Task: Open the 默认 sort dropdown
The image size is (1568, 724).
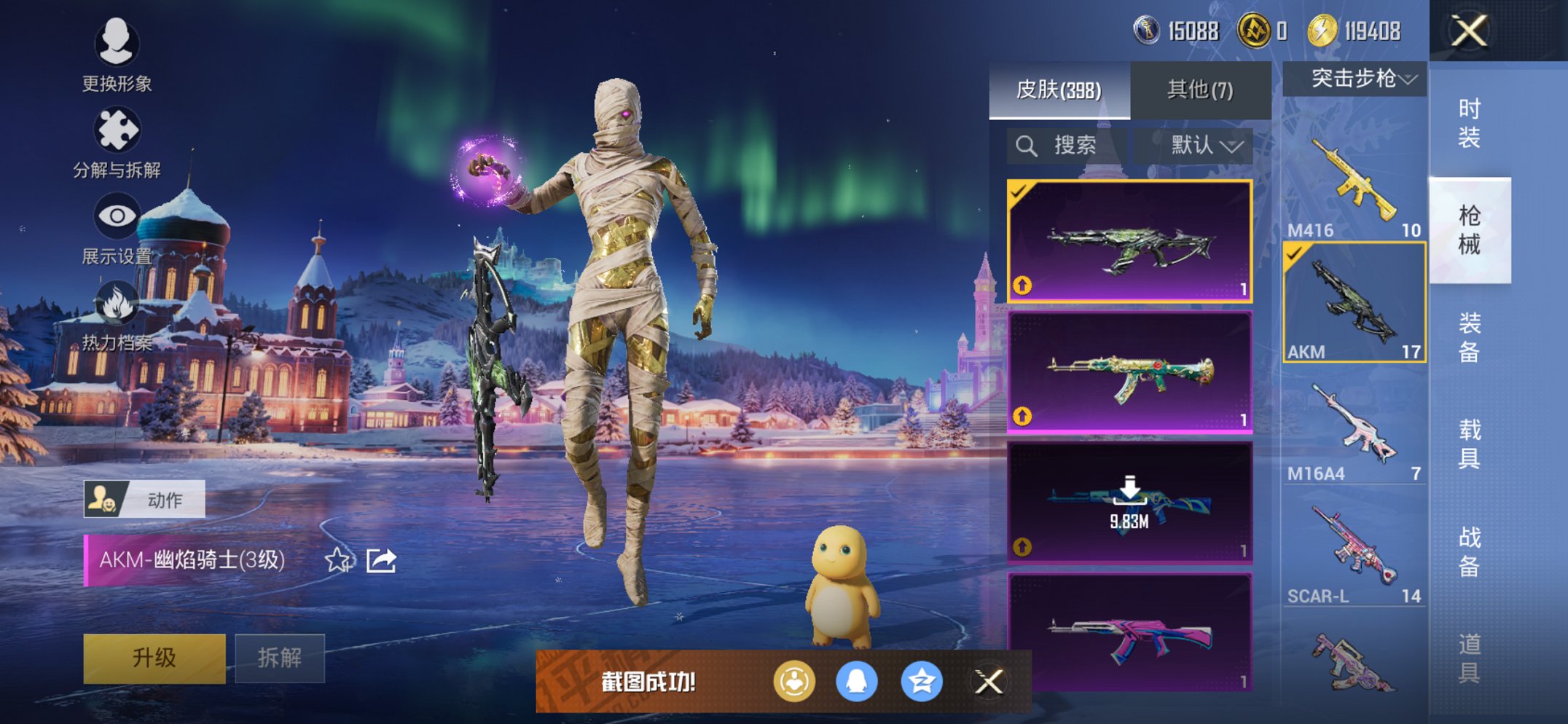Action: click(x=1206, y=146)
